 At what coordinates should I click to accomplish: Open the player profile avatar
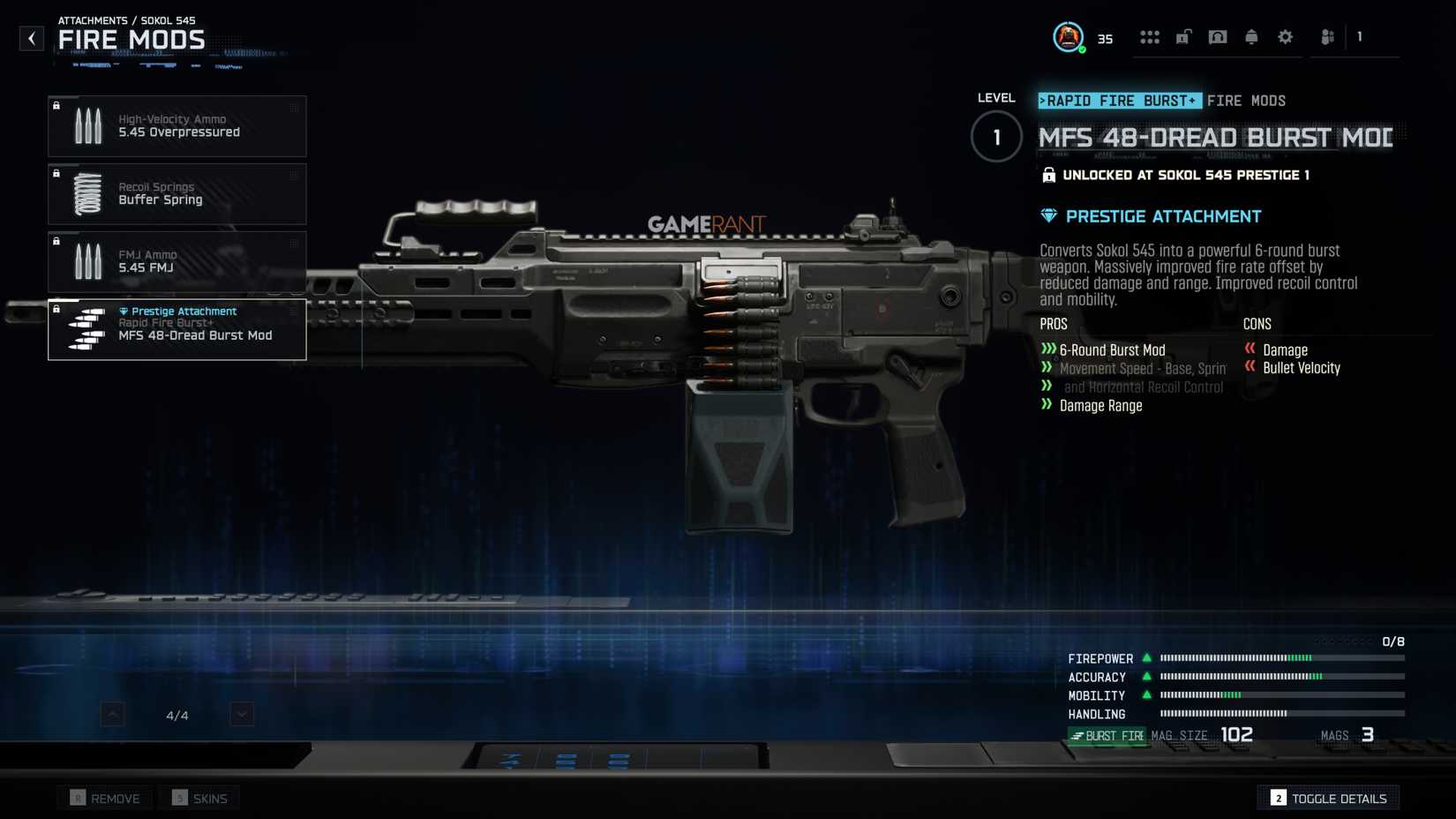[1068, 37]
